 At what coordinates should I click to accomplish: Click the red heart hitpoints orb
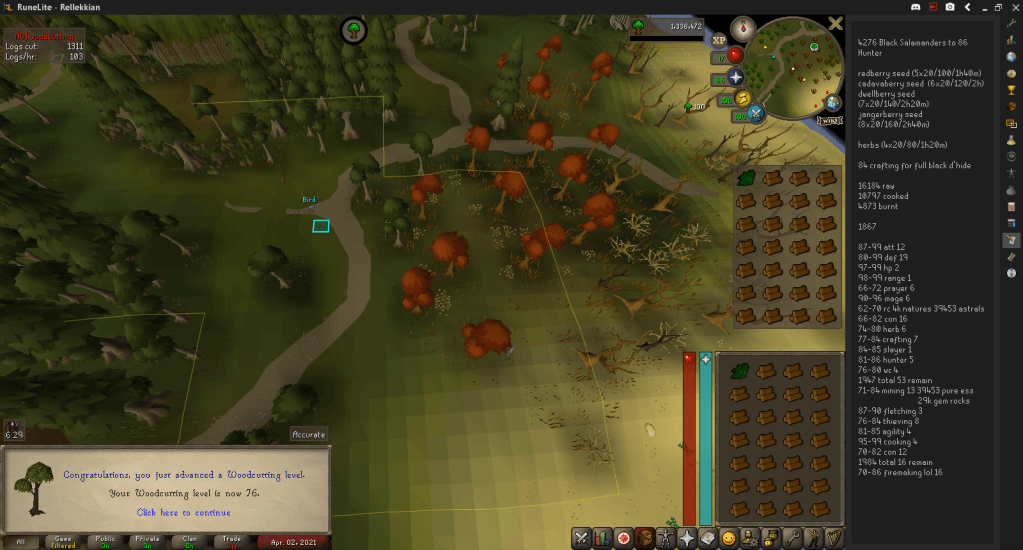[735, 55]
